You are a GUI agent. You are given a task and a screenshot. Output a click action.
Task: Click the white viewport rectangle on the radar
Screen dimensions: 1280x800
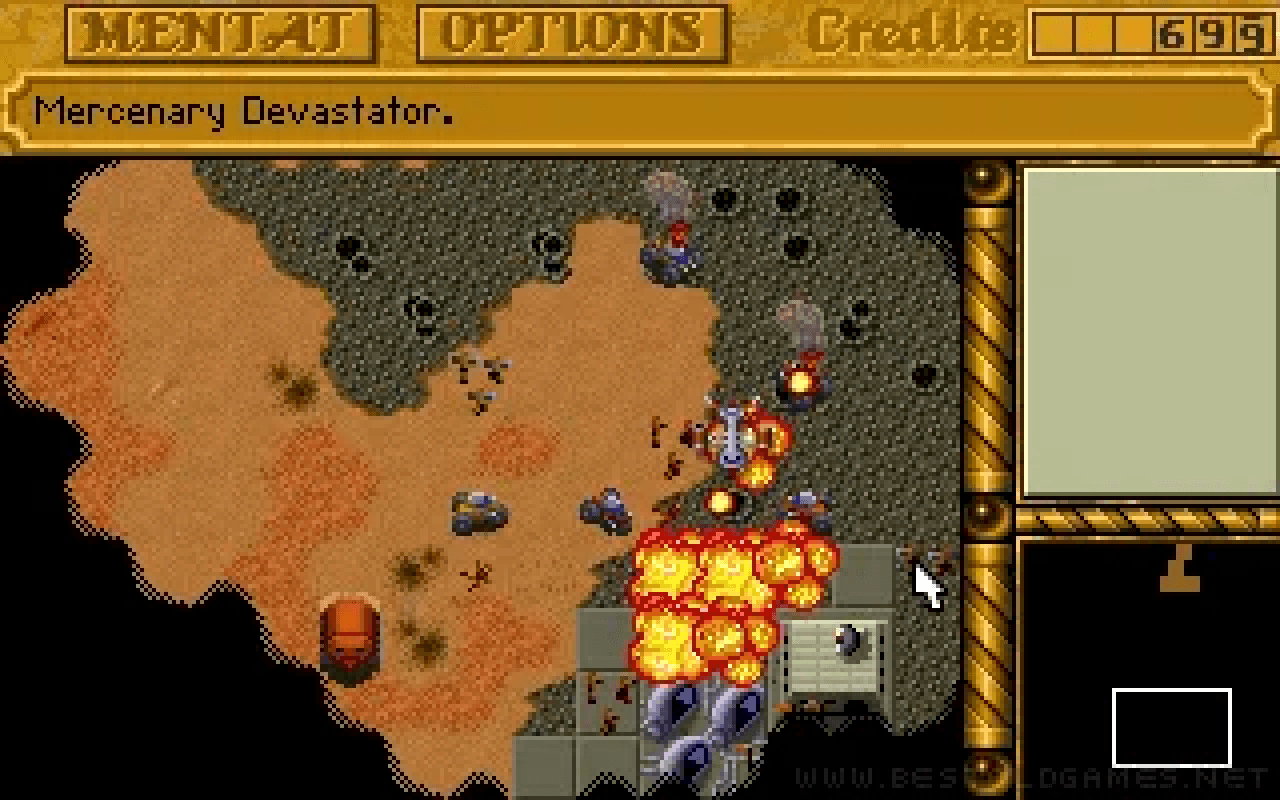(x=1174, y=727)
